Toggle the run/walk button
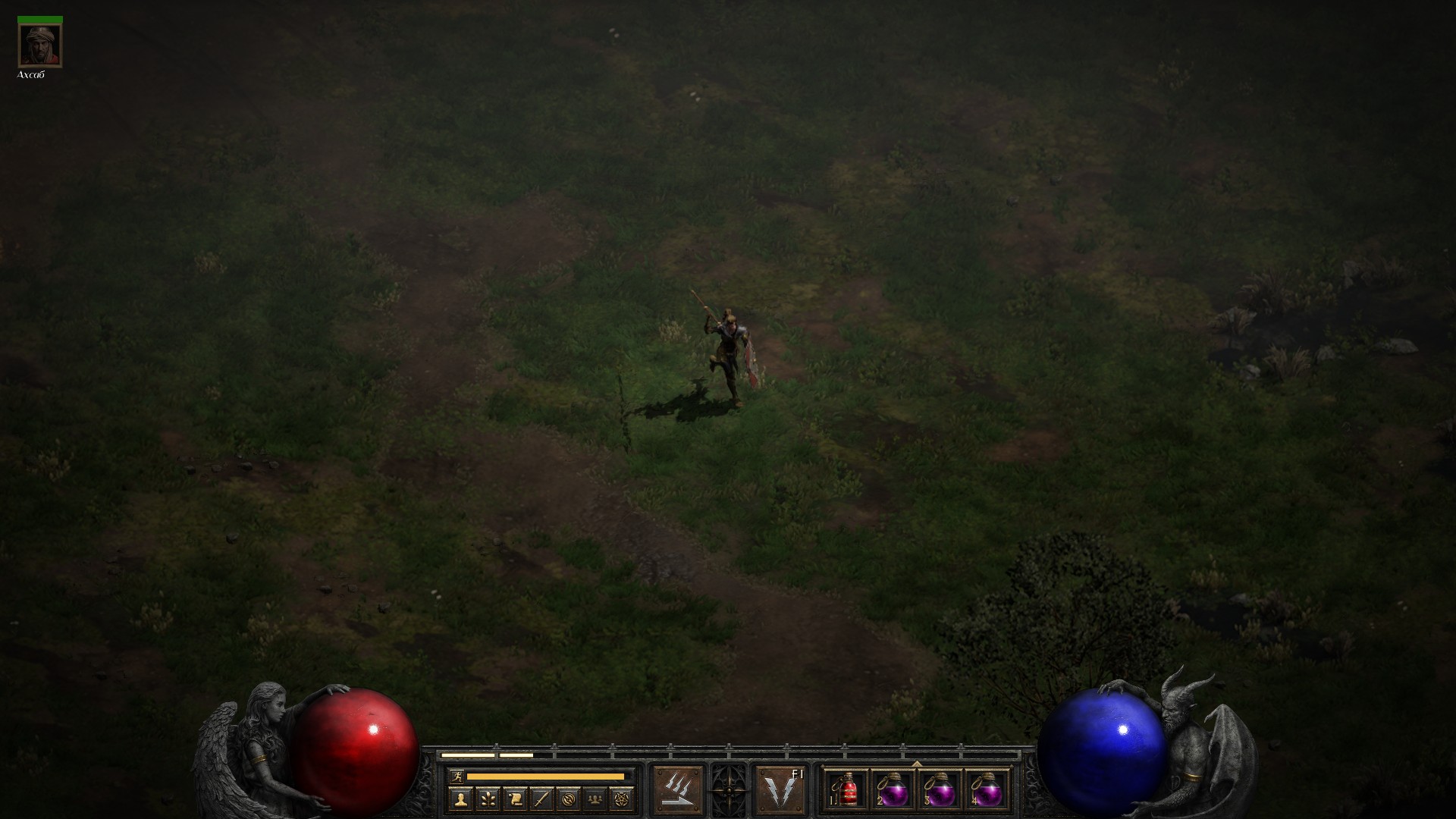Viewport: 1456px width, 819px height. pyautogui.click(x=456, y=776)
